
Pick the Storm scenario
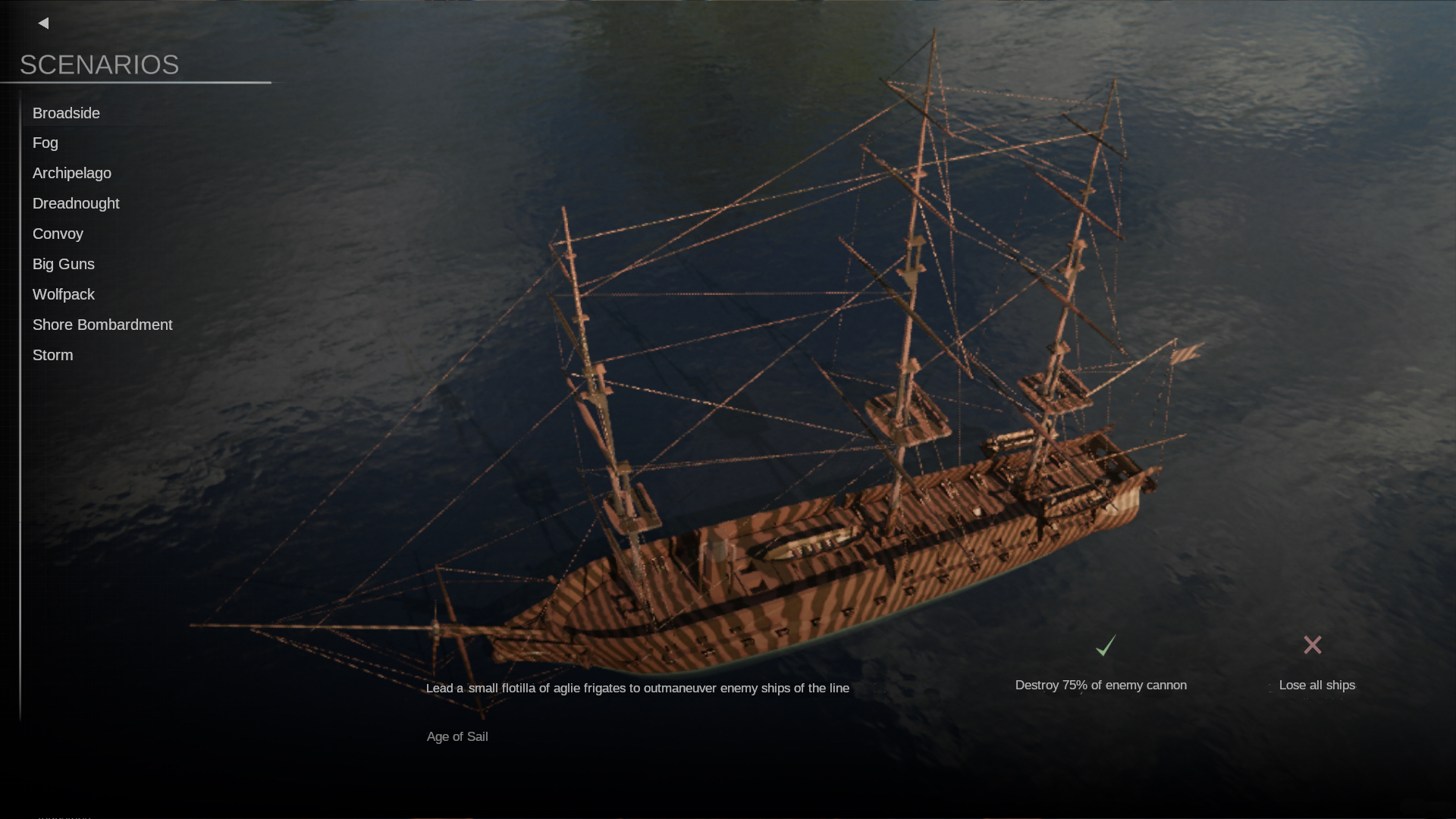(x=53, y=355)
